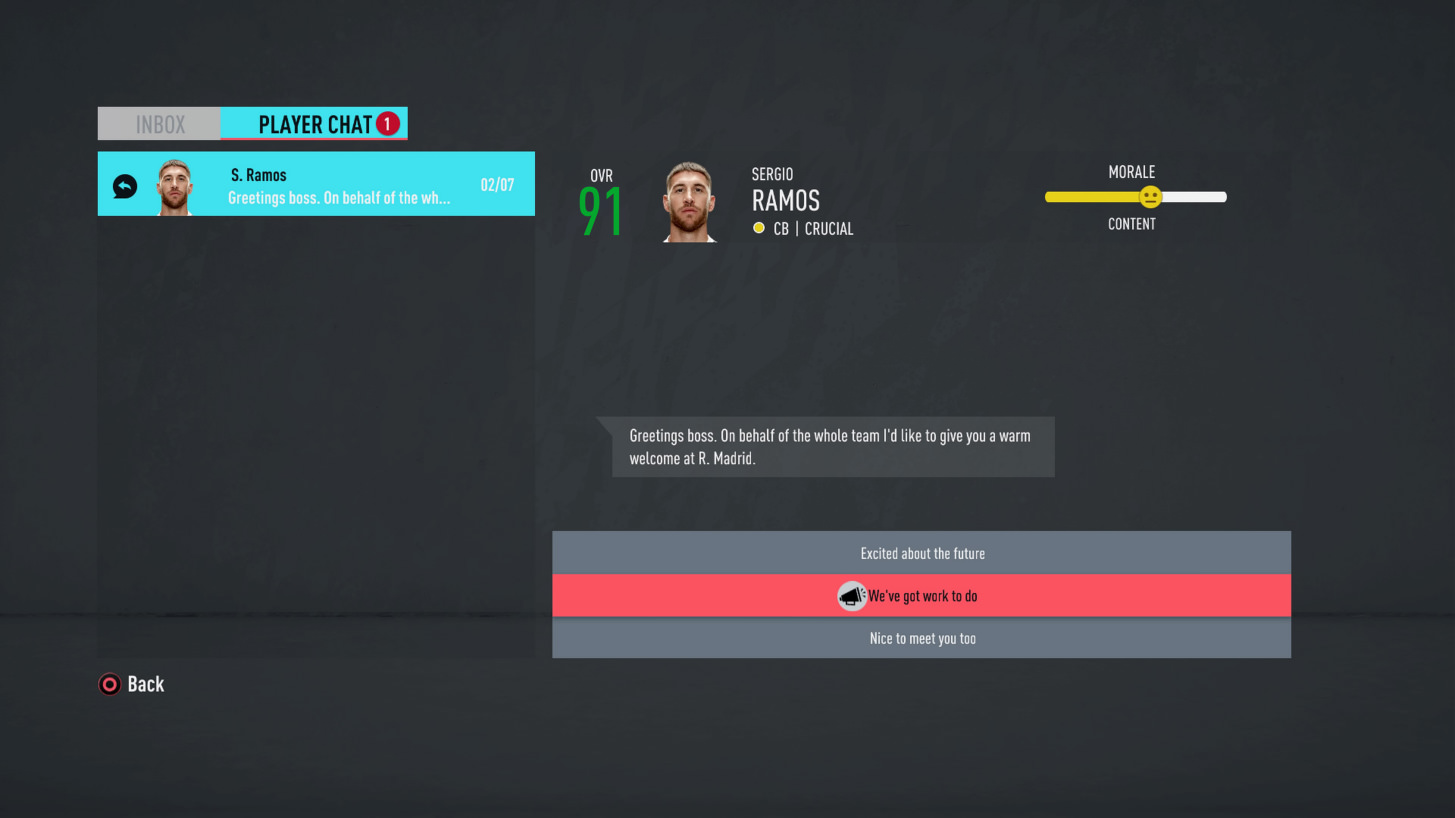Click the reply arrow icon on Ramos's message

click(124, 184)
